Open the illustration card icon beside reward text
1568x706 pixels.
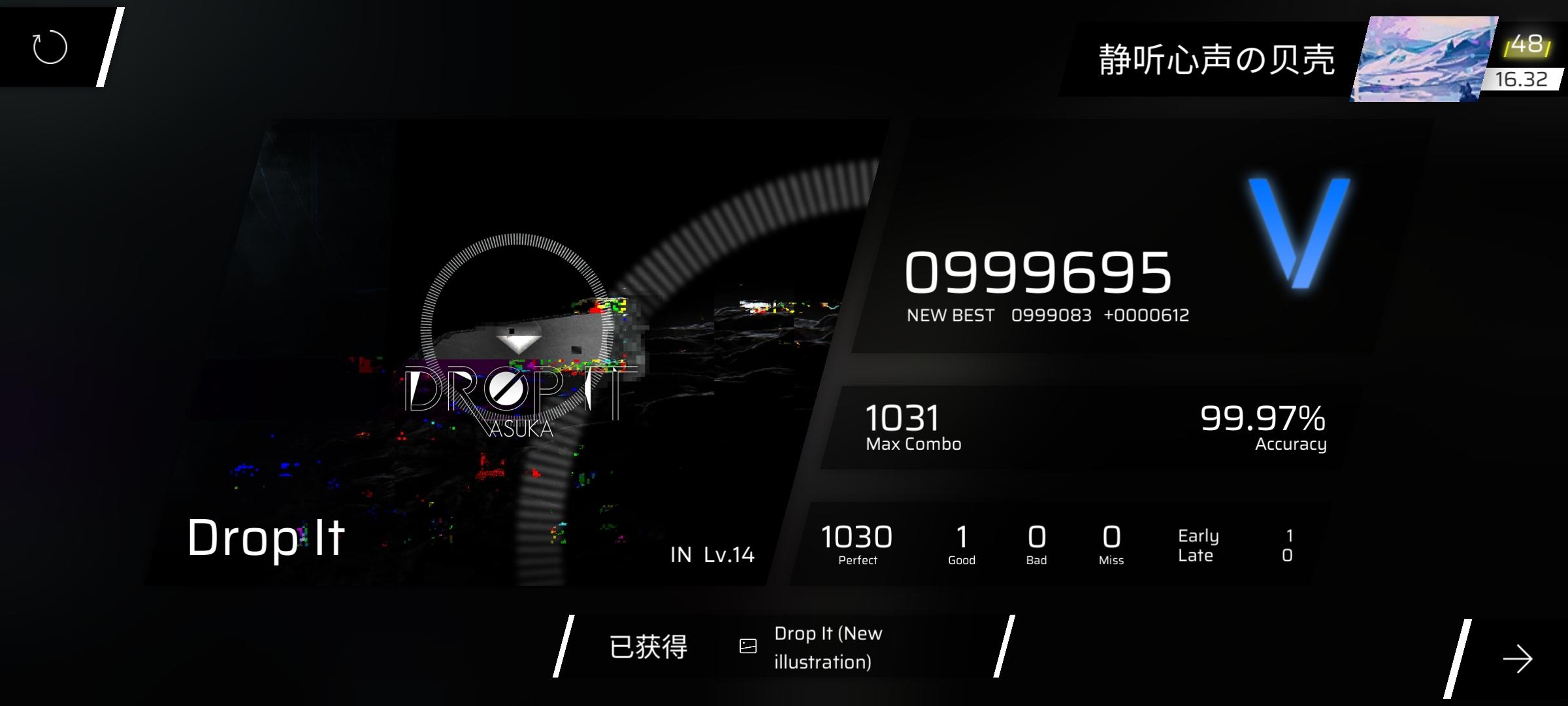(x=747, y=647)
